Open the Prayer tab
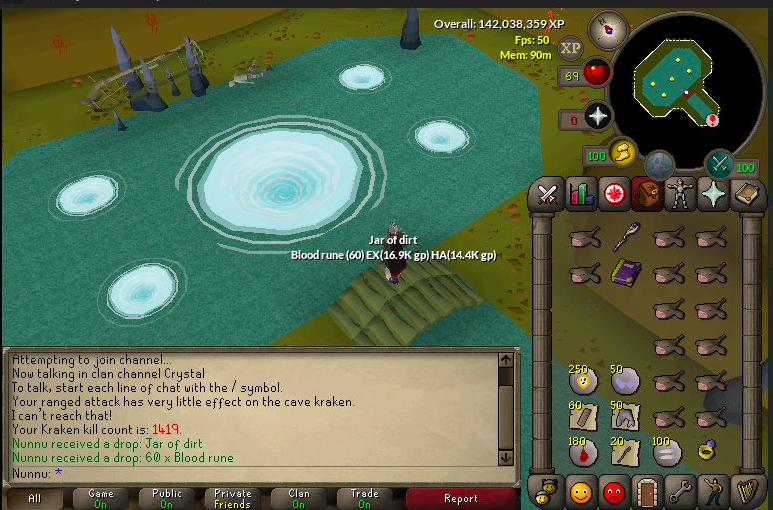 (713, 194)
